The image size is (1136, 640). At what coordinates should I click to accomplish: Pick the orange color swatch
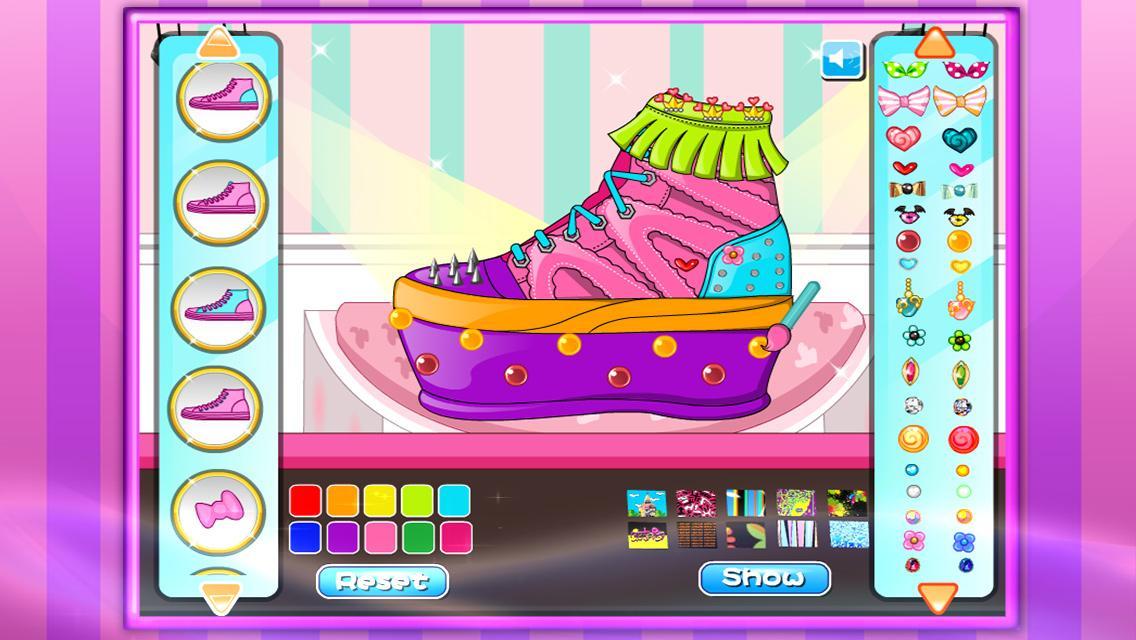tap(343, 500)
